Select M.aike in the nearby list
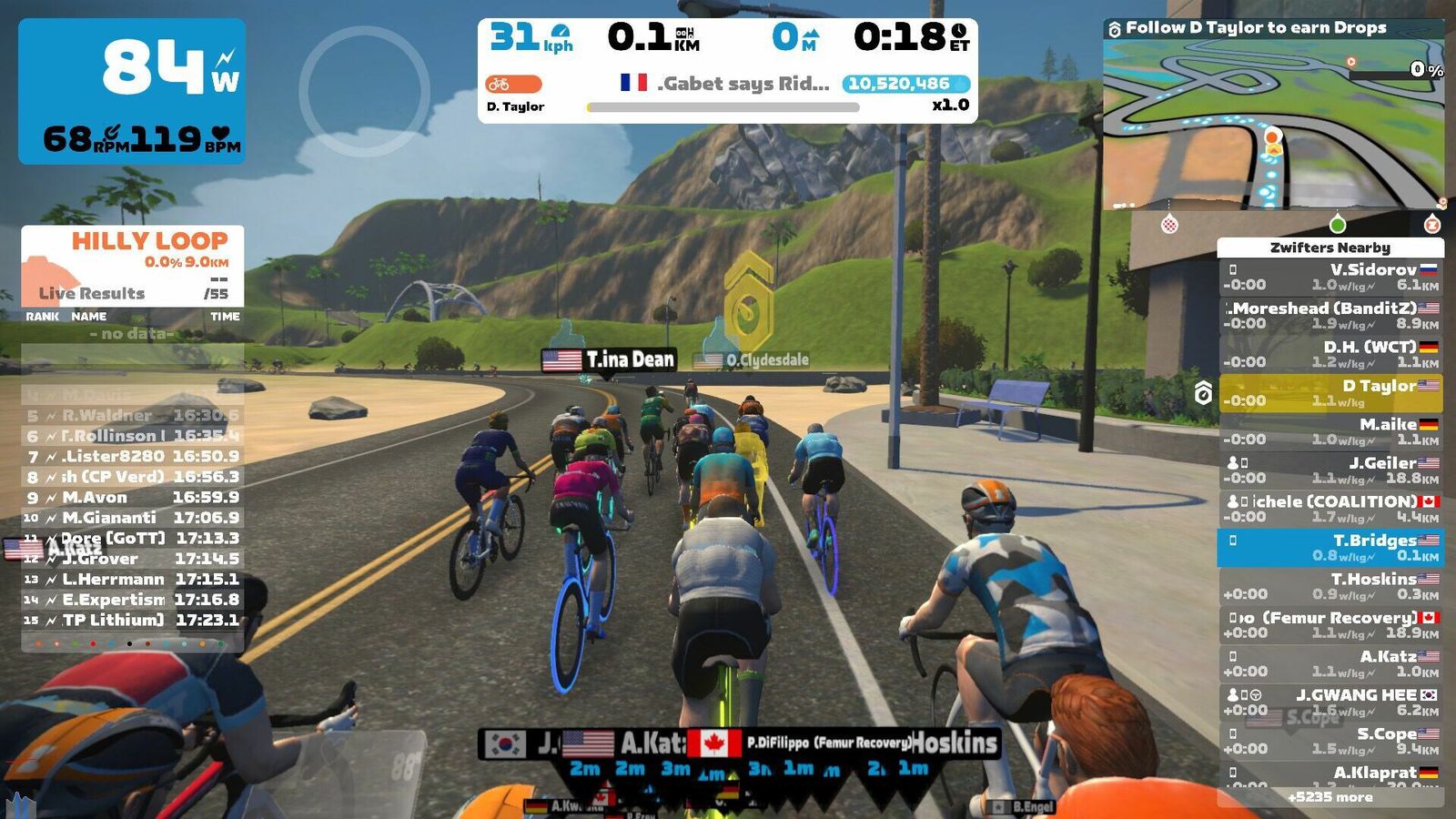Image resolution: width=1456 pixels, height=819 pixels. (1330, 431)
